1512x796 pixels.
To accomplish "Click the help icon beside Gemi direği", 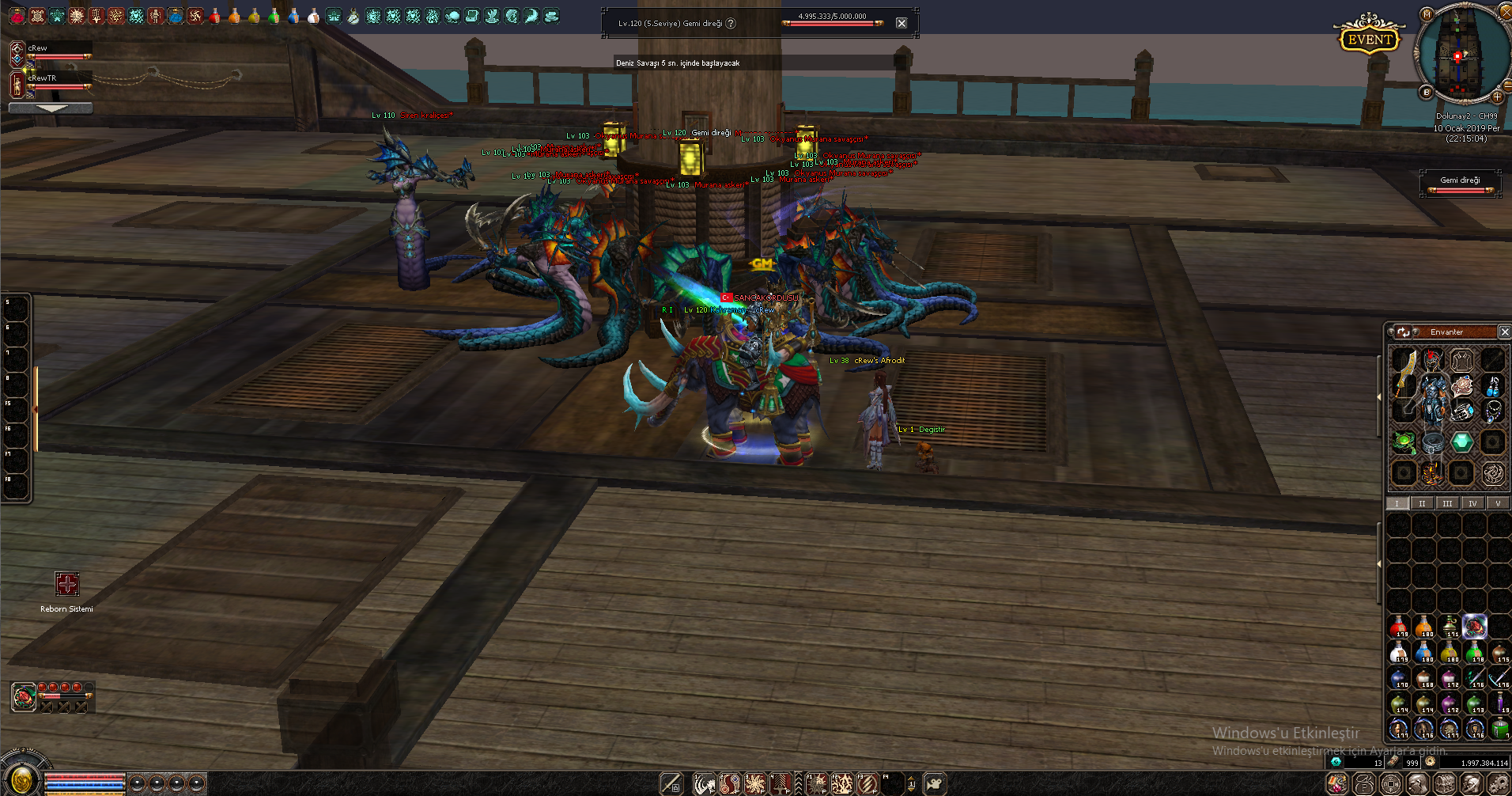I will pyautogui.click(x=731, y=24).
